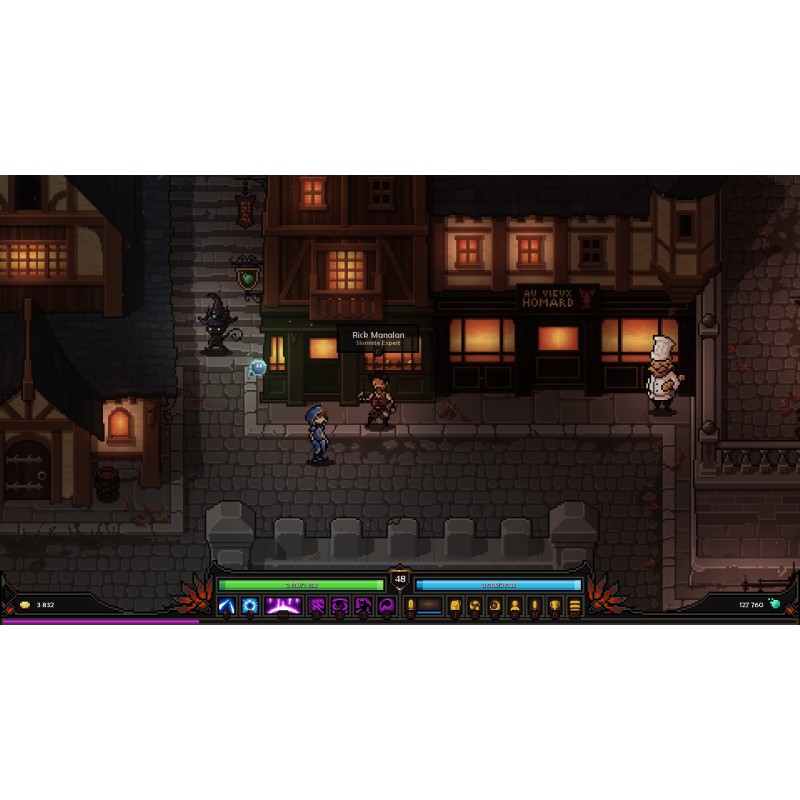Activate the purple diagonal-streaks skill
The image size is (800, 800).
[318, 606]
